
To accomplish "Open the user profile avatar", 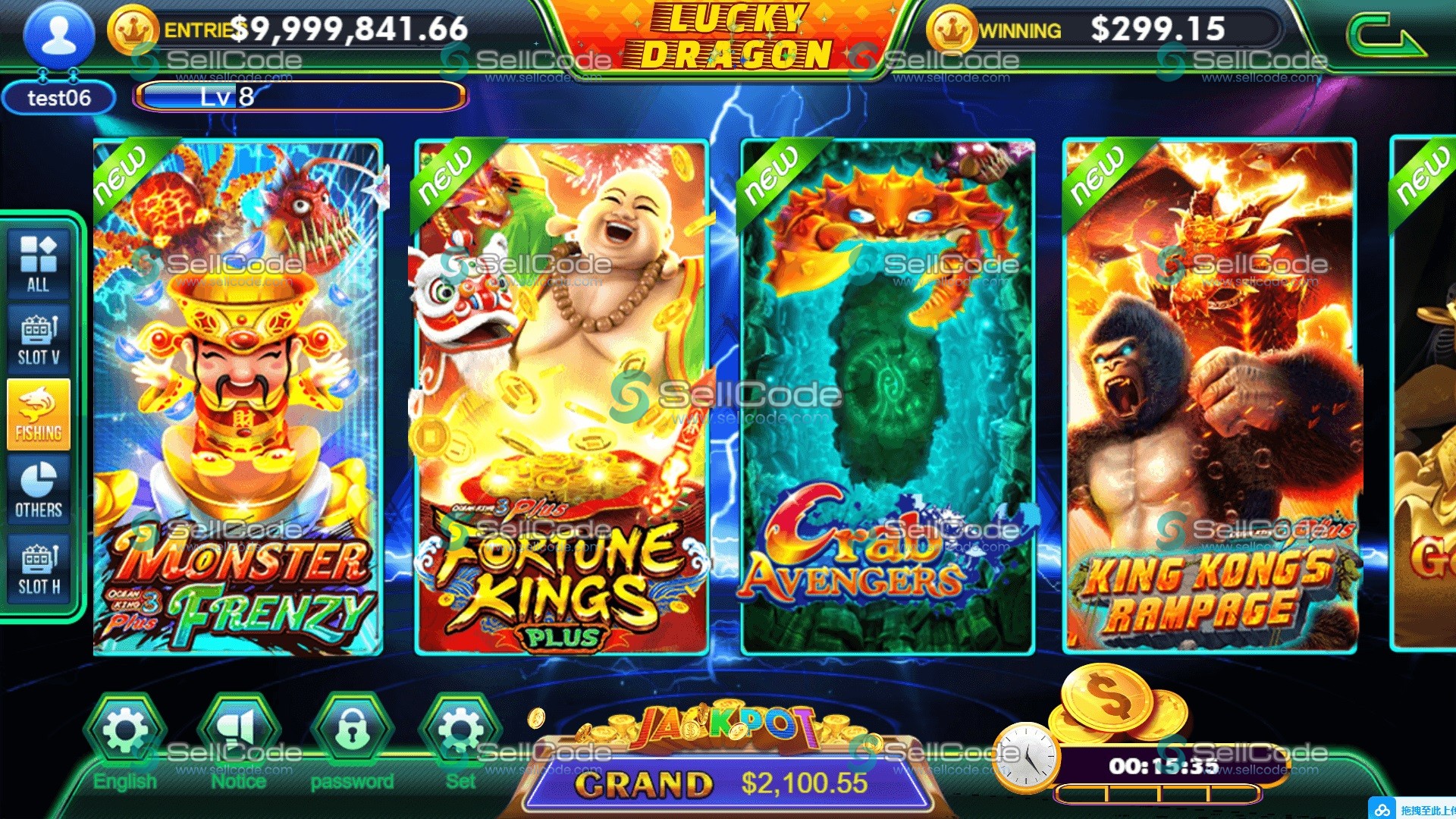I will (x=59, y=36).
